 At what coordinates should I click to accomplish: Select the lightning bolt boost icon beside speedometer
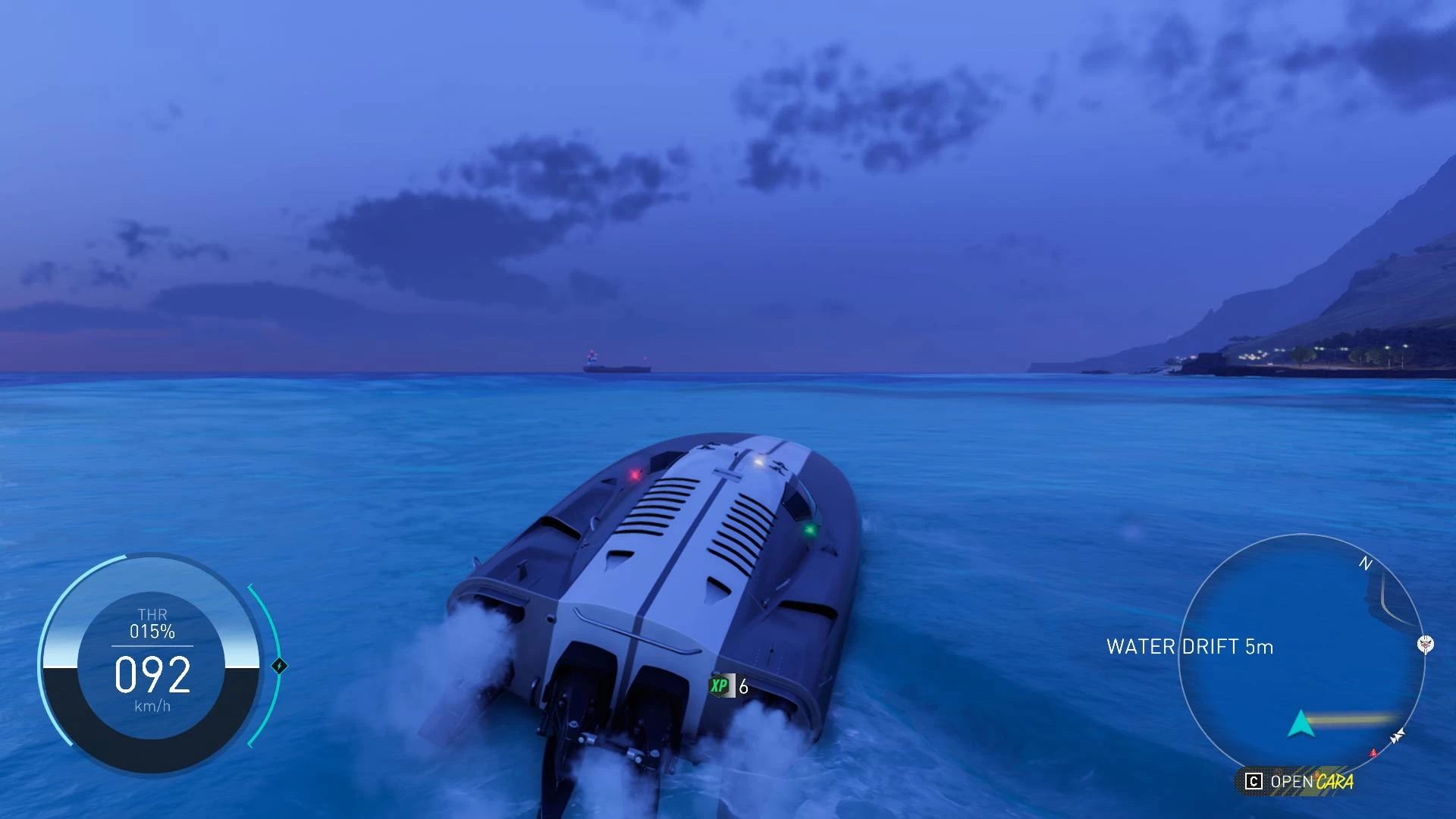click(279, 666)
